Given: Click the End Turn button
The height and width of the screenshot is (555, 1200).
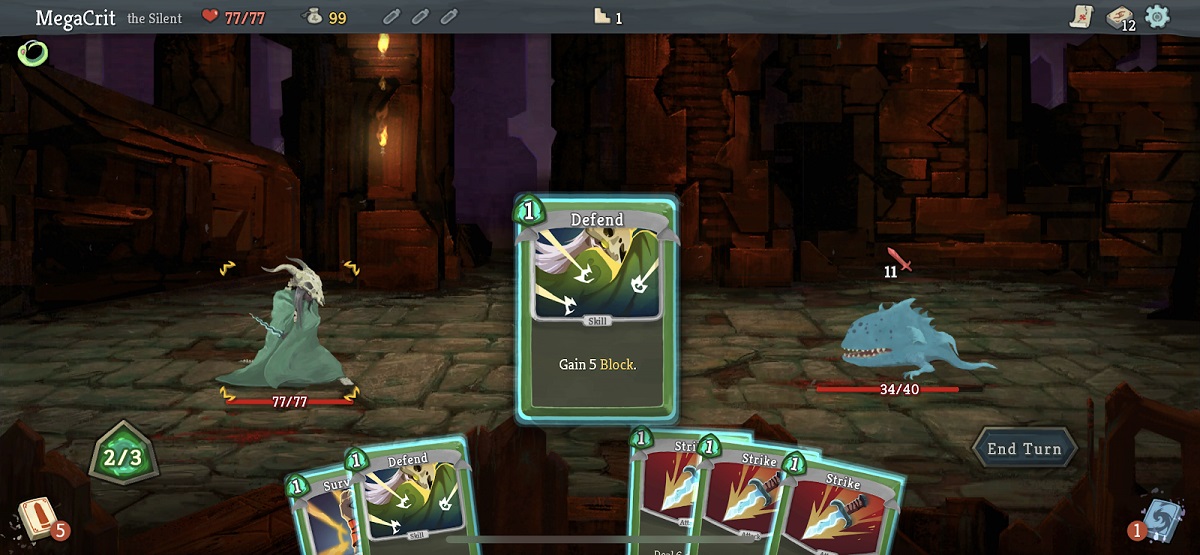Looking at the screenshot, I should pos(1024,449).
